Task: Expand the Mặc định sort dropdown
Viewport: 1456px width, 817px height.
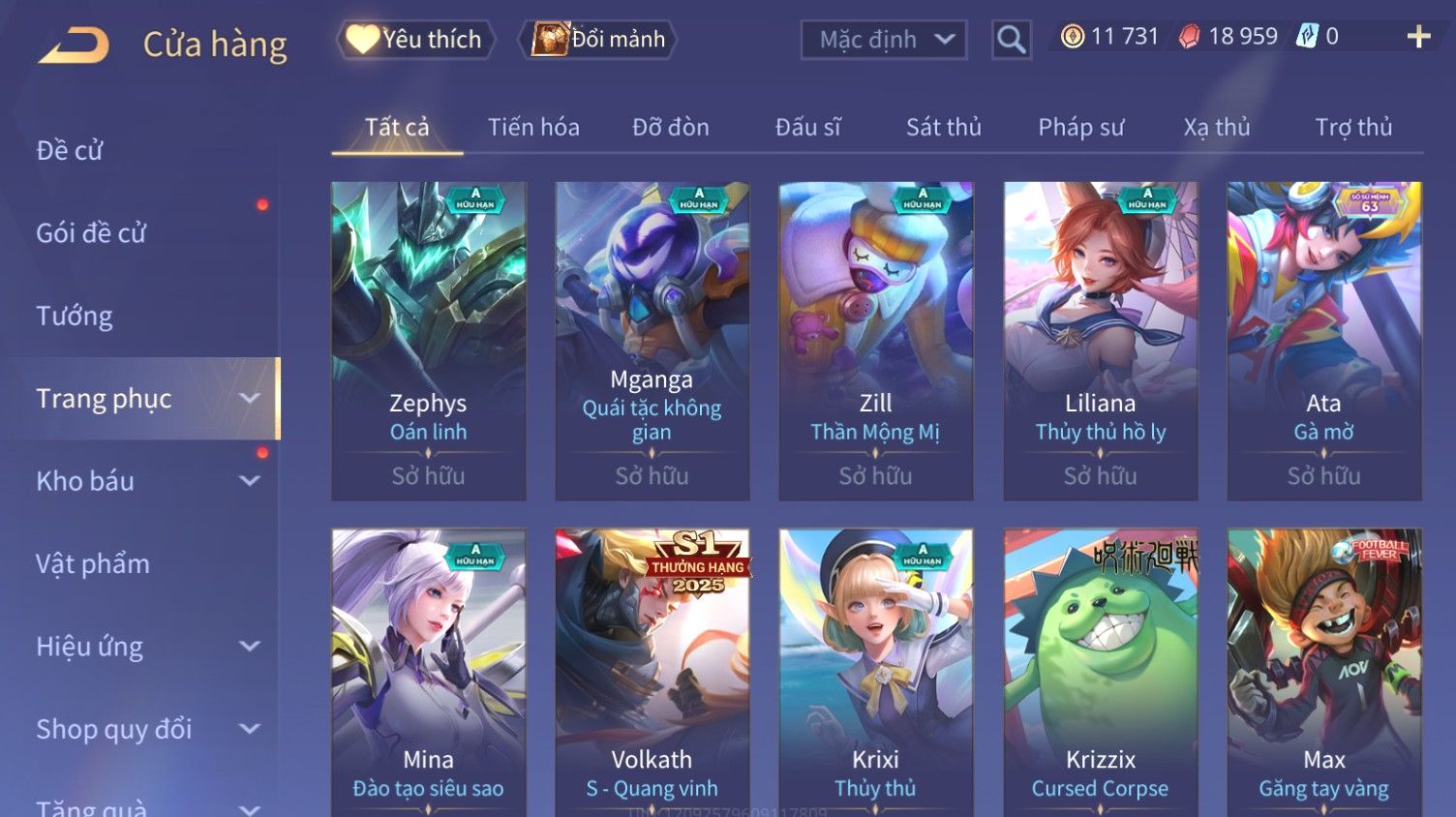Action: pos(883,40)
